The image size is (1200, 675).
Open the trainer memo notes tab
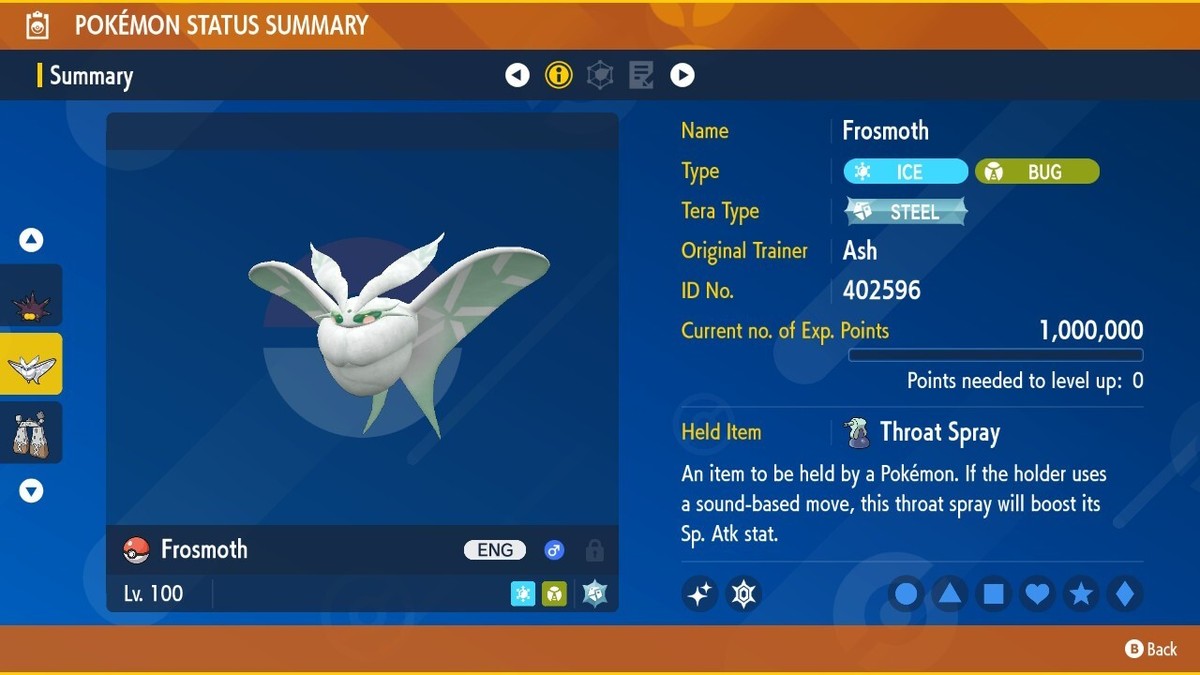(x=641, y=75)
